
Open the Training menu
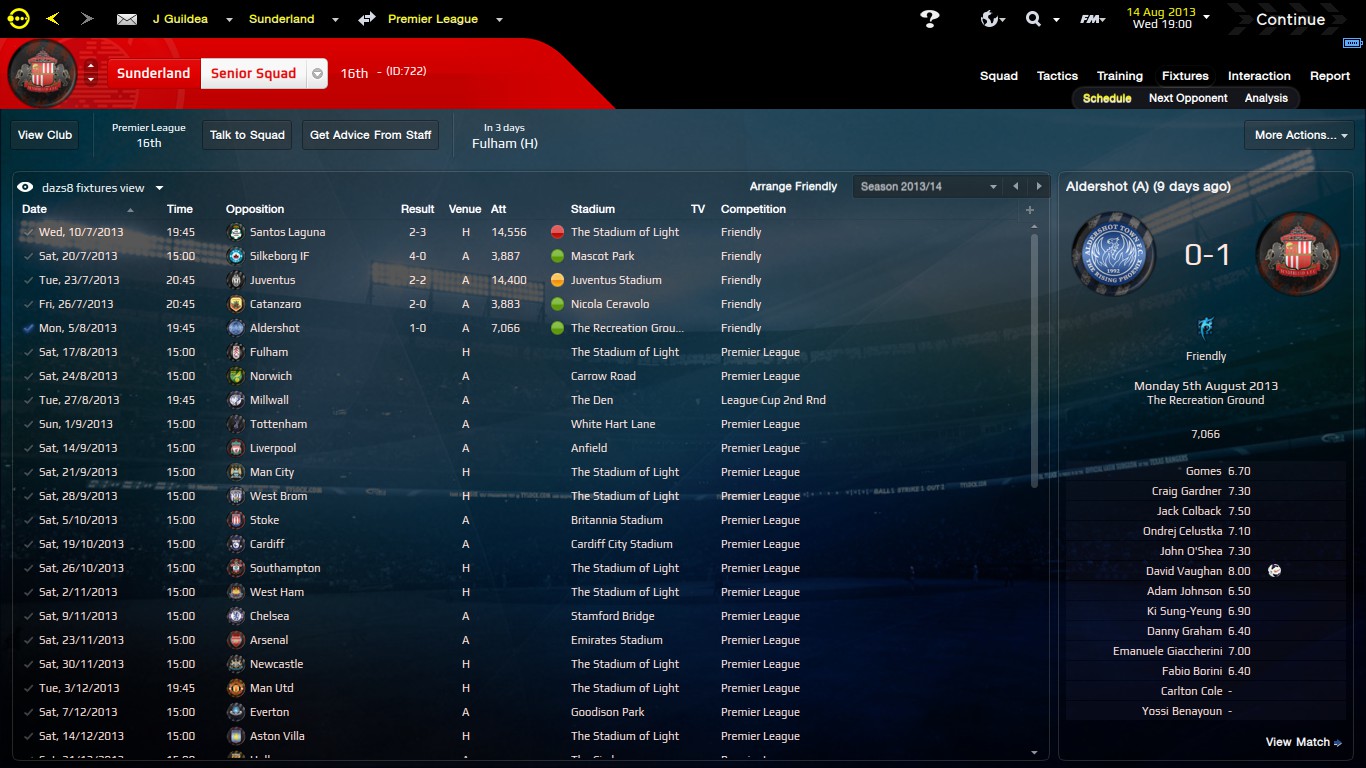tap(1119, 76)
